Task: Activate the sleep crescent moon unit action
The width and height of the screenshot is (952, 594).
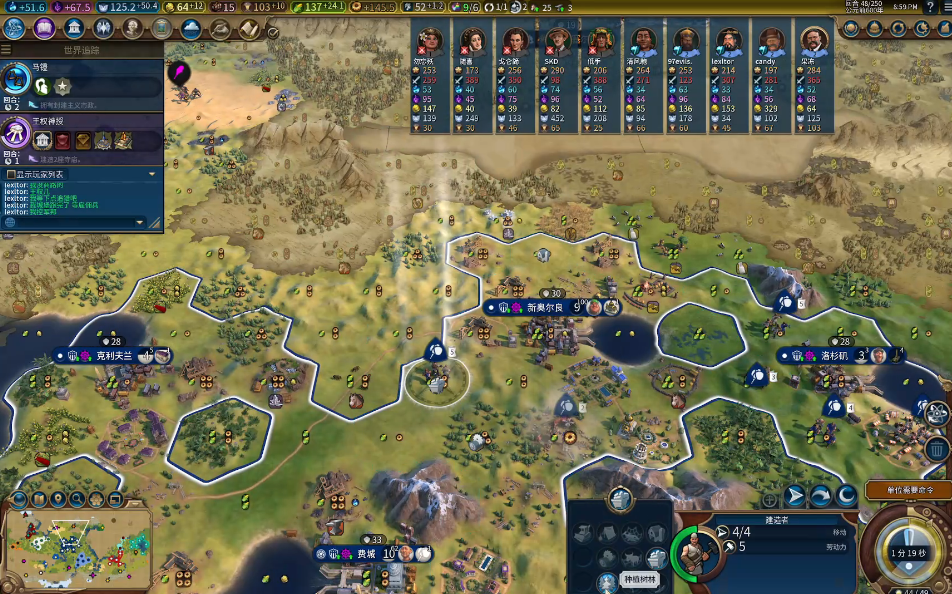Action: click(x=846, y=495)
